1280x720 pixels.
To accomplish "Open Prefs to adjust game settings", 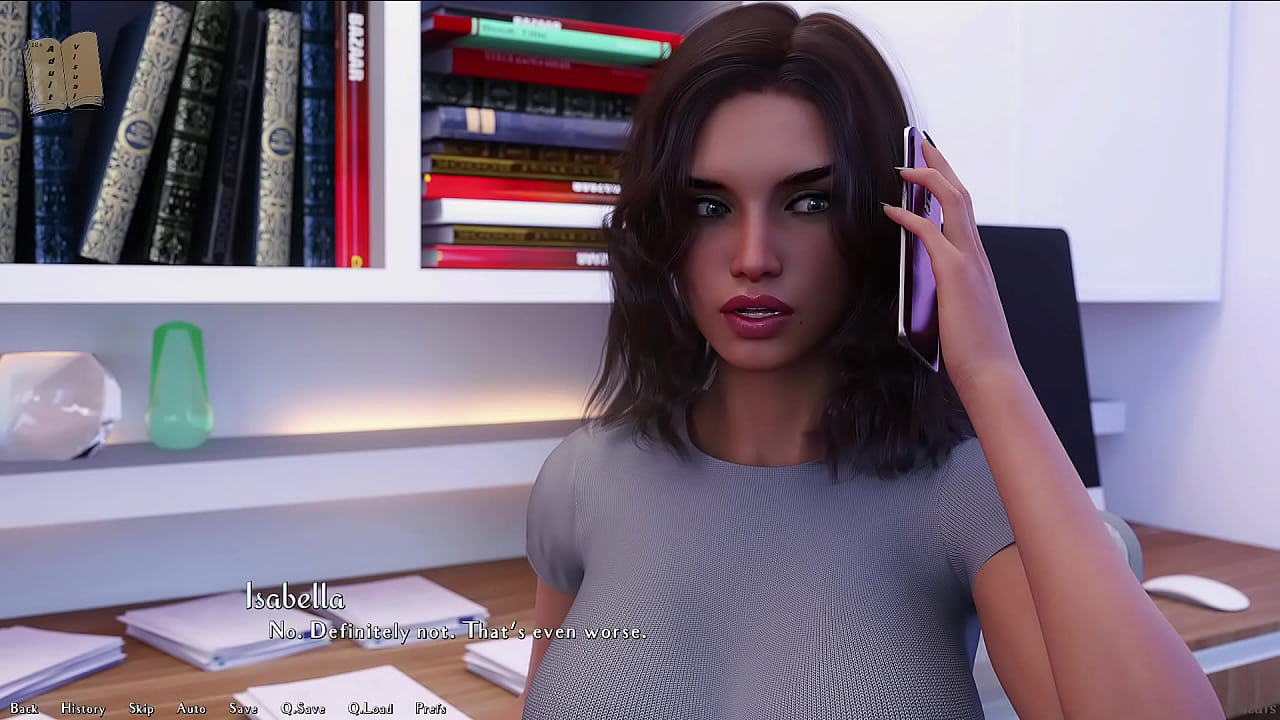I will tap(430, 708).
